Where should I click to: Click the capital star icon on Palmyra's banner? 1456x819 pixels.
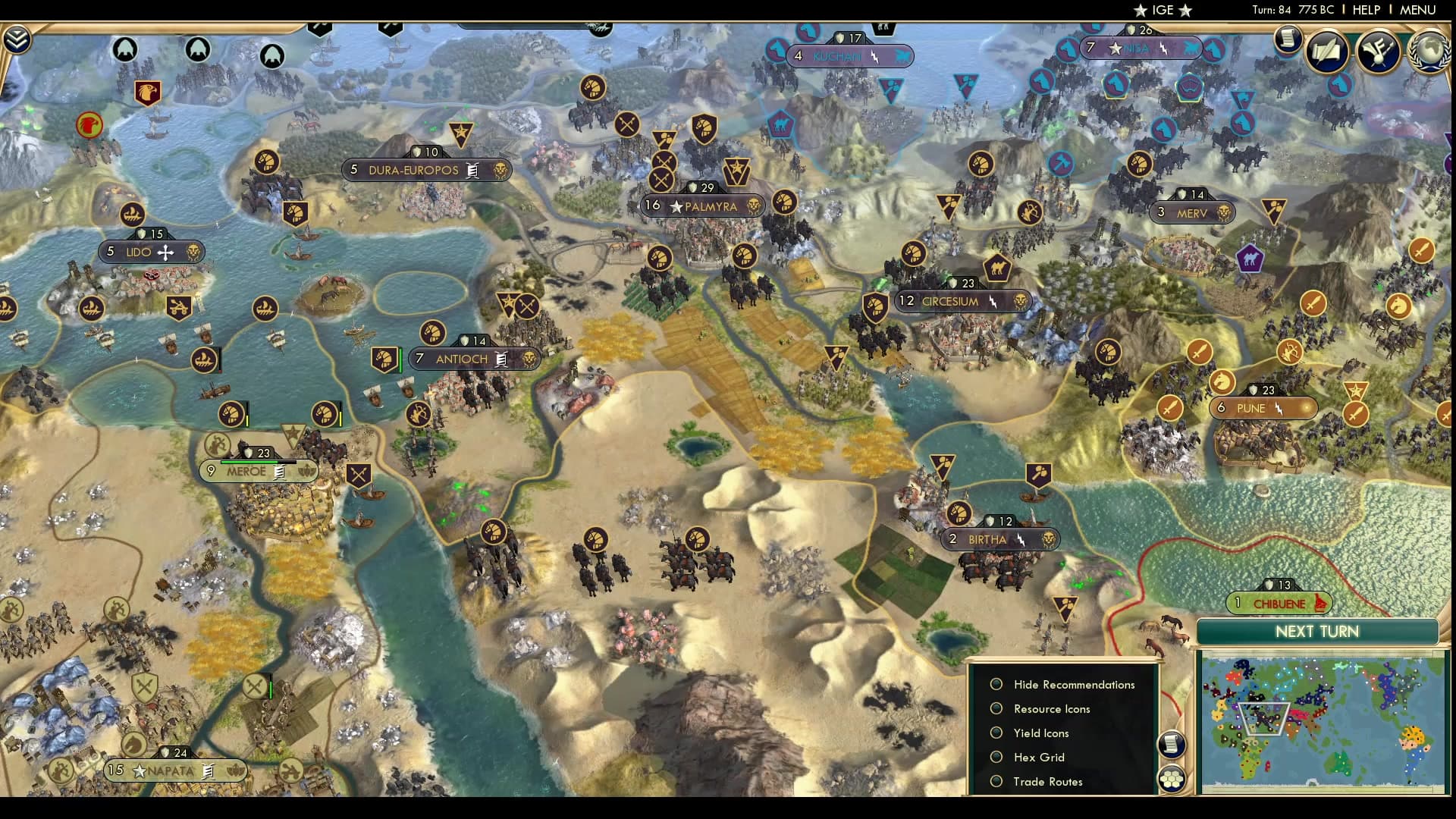click(675, 206)
